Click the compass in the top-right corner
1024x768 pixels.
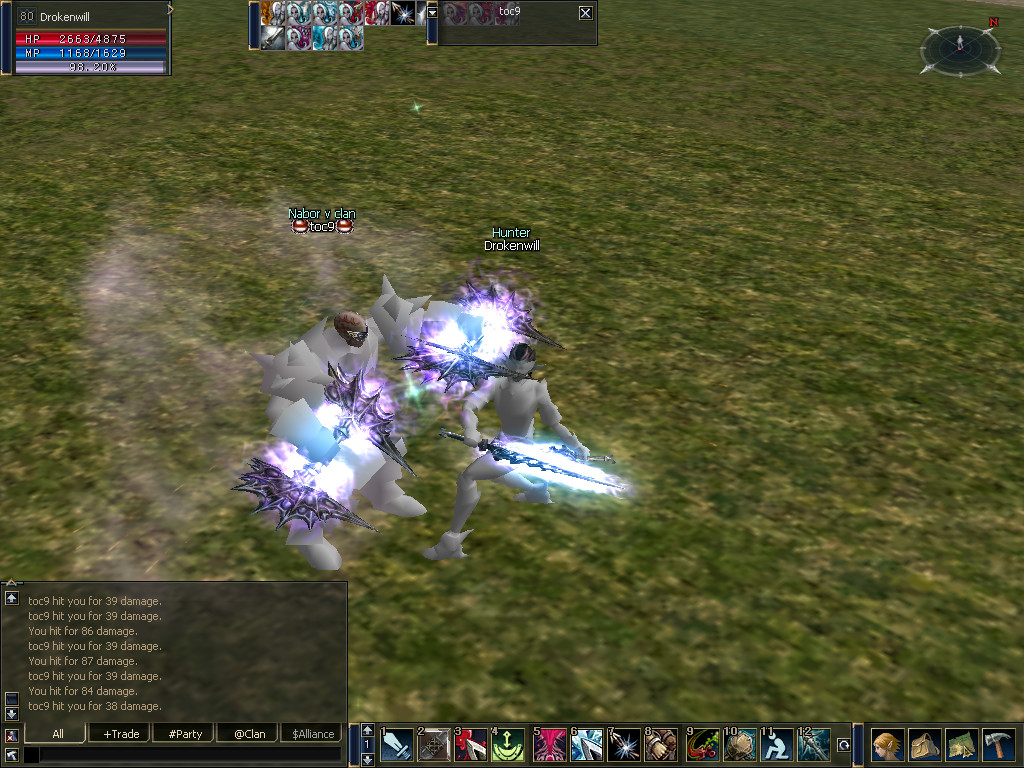point(958,48)
